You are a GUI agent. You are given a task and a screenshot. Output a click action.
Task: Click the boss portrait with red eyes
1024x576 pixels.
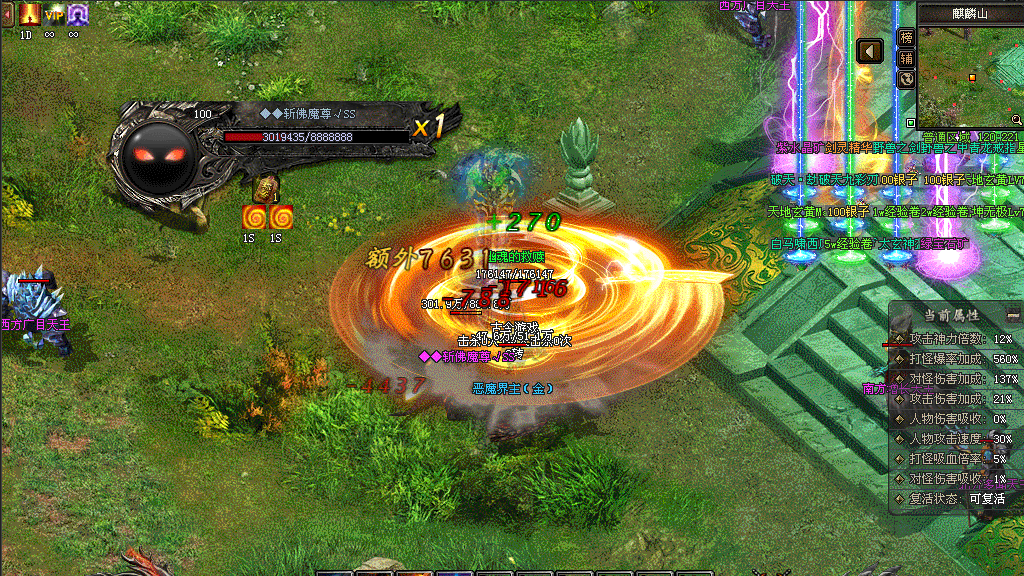(x=159, y=156)
